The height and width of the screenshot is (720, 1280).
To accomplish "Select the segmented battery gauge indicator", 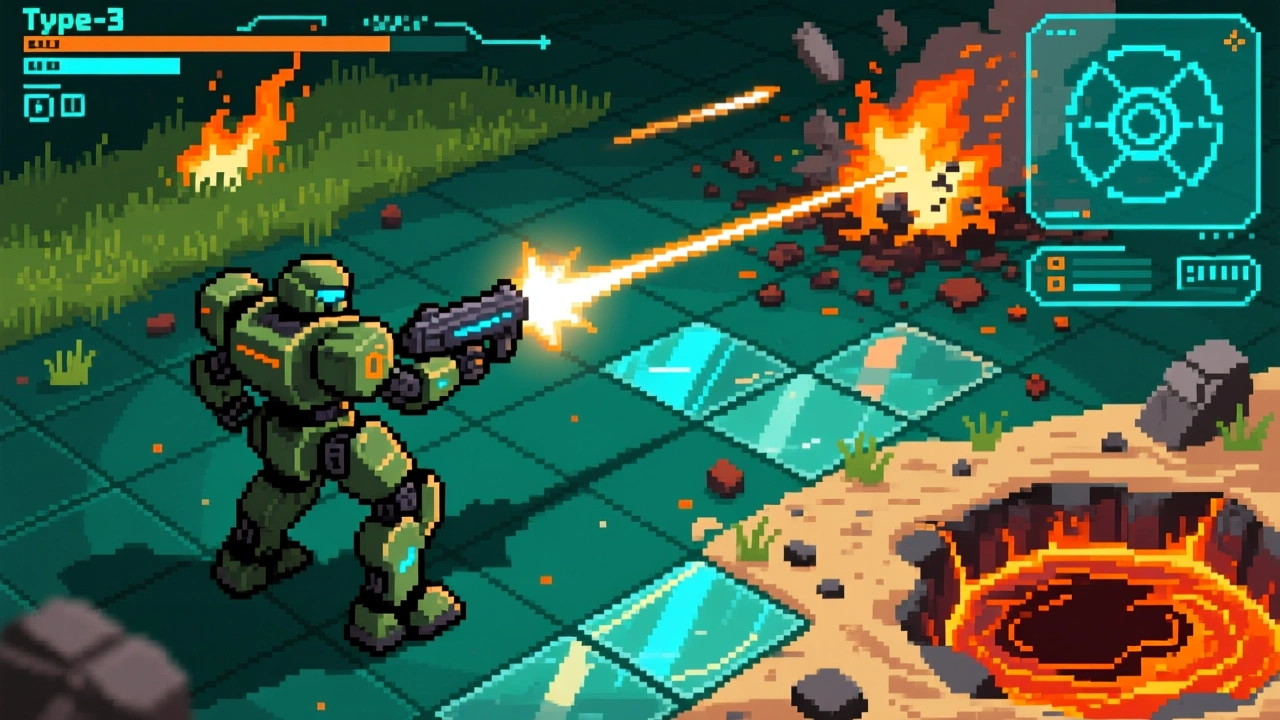I will point(1214,270).
